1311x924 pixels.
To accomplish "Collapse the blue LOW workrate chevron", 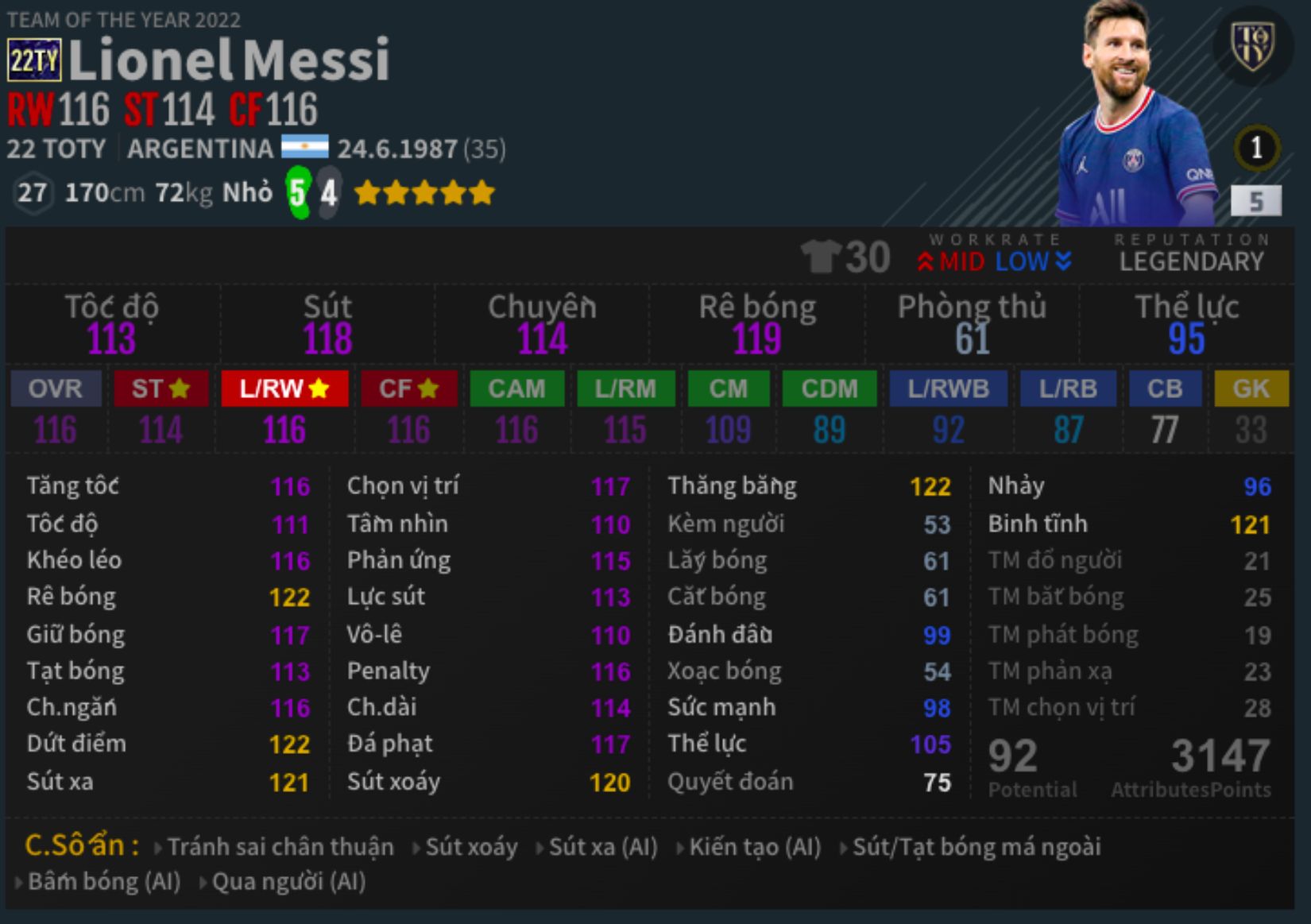I will [x=1062, y=261].
